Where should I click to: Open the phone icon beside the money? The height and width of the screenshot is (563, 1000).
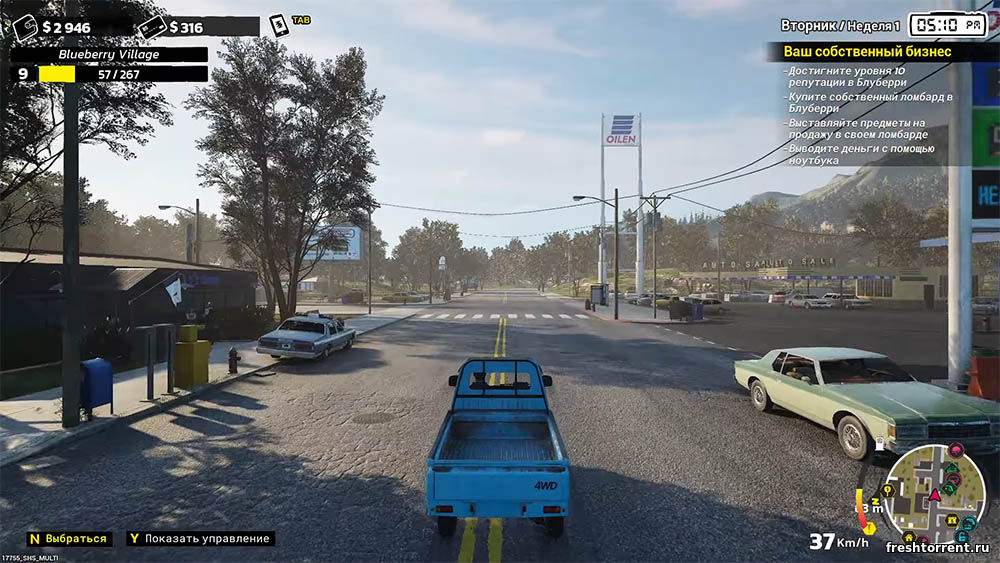[279, 25]
